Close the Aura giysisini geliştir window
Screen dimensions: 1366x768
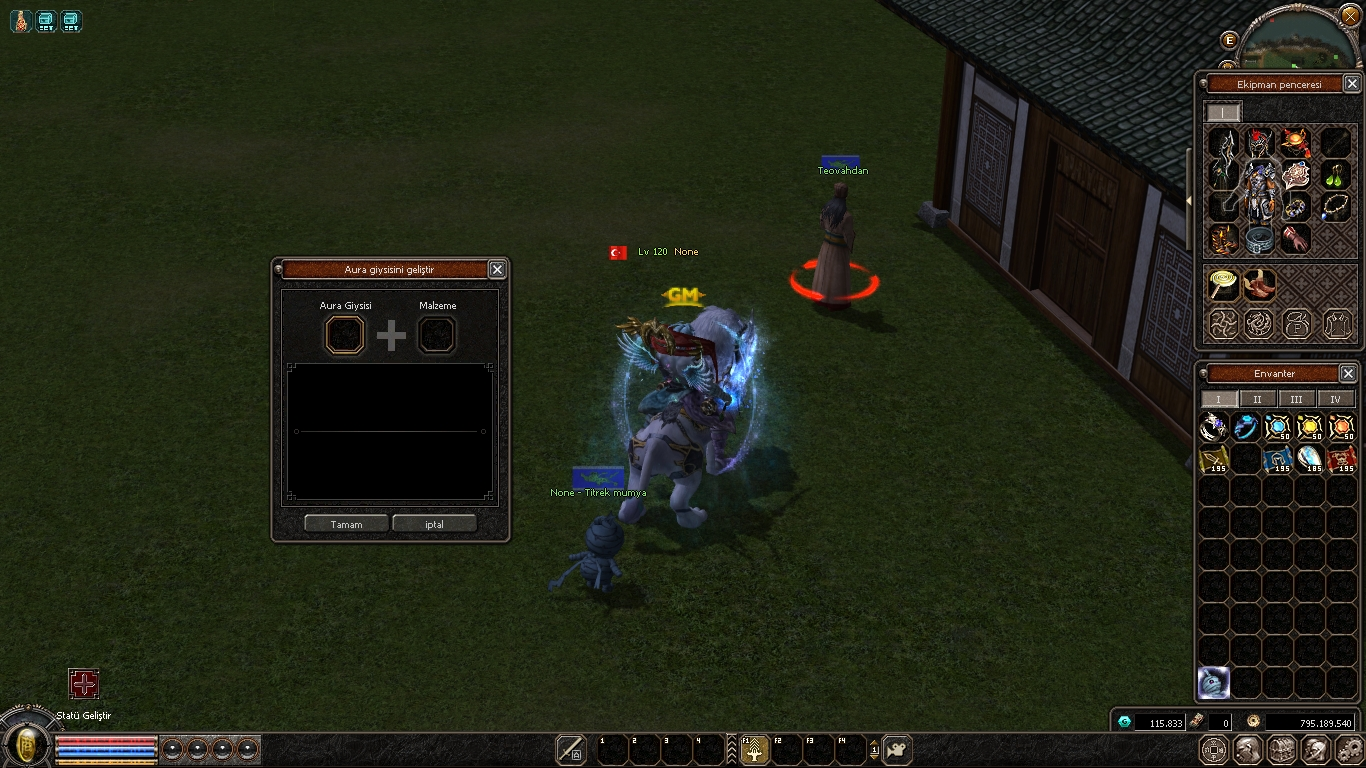[497, 269]
